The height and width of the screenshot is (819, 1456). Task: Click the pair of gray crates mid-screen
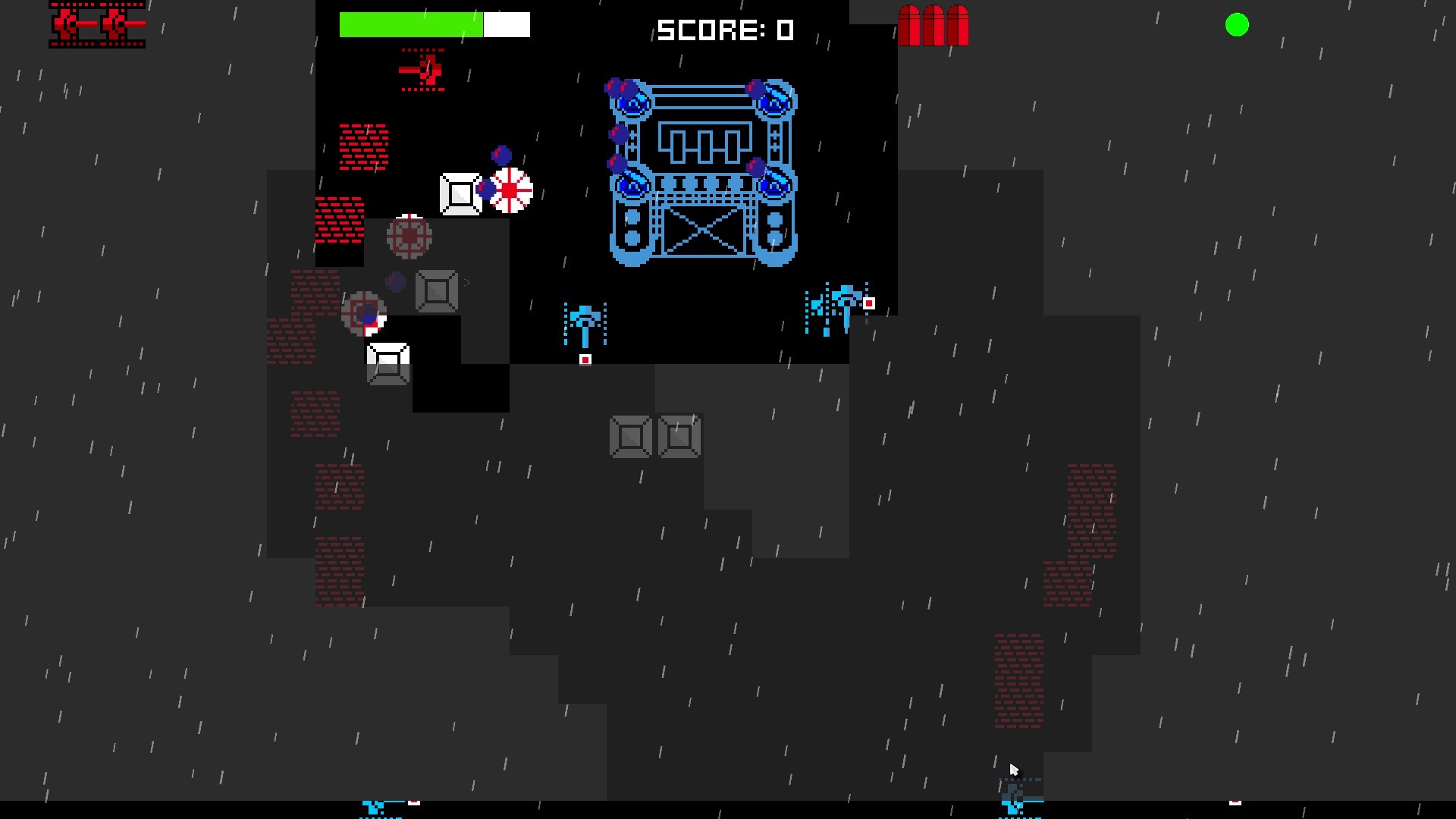(x=654, y=436)
